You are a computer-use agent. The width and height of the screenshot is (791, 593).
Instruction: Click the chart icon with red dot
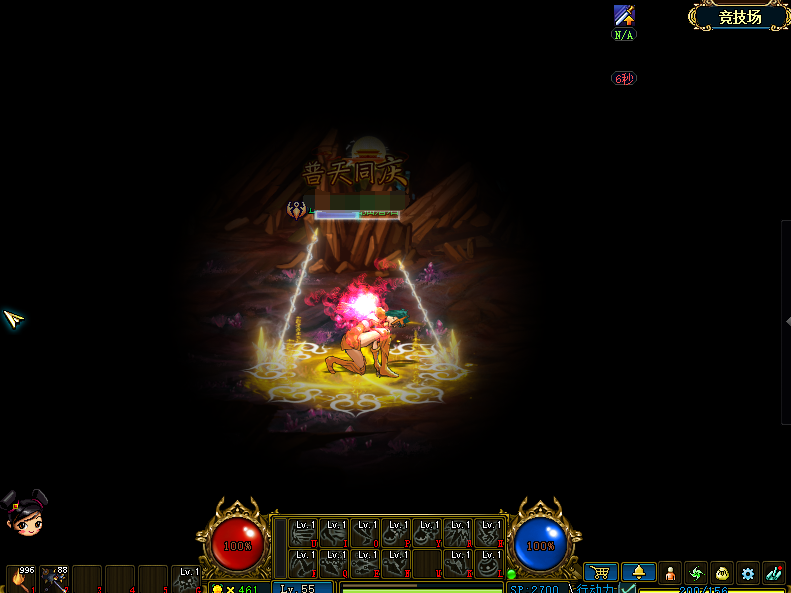[x=773, y=573]
